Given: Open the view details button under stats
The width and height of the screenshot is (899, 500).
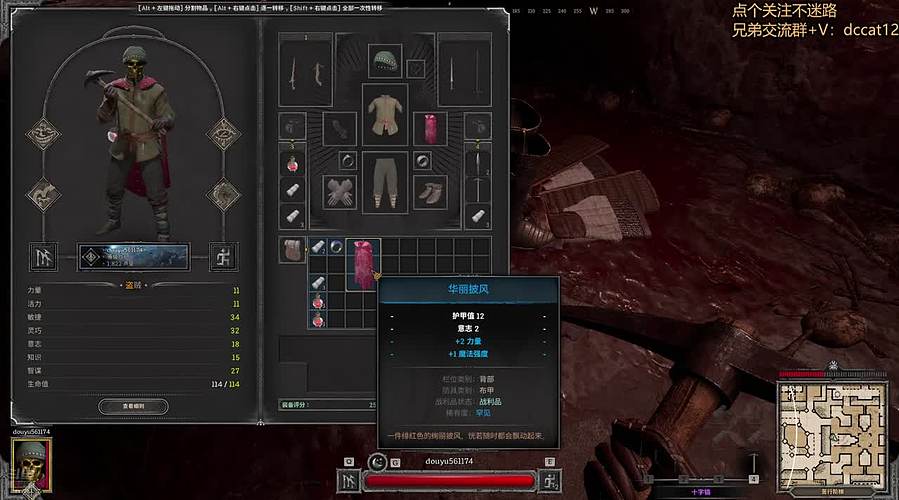Looking at the screenshot, I should pyautogui.click(x=133, y=407).
